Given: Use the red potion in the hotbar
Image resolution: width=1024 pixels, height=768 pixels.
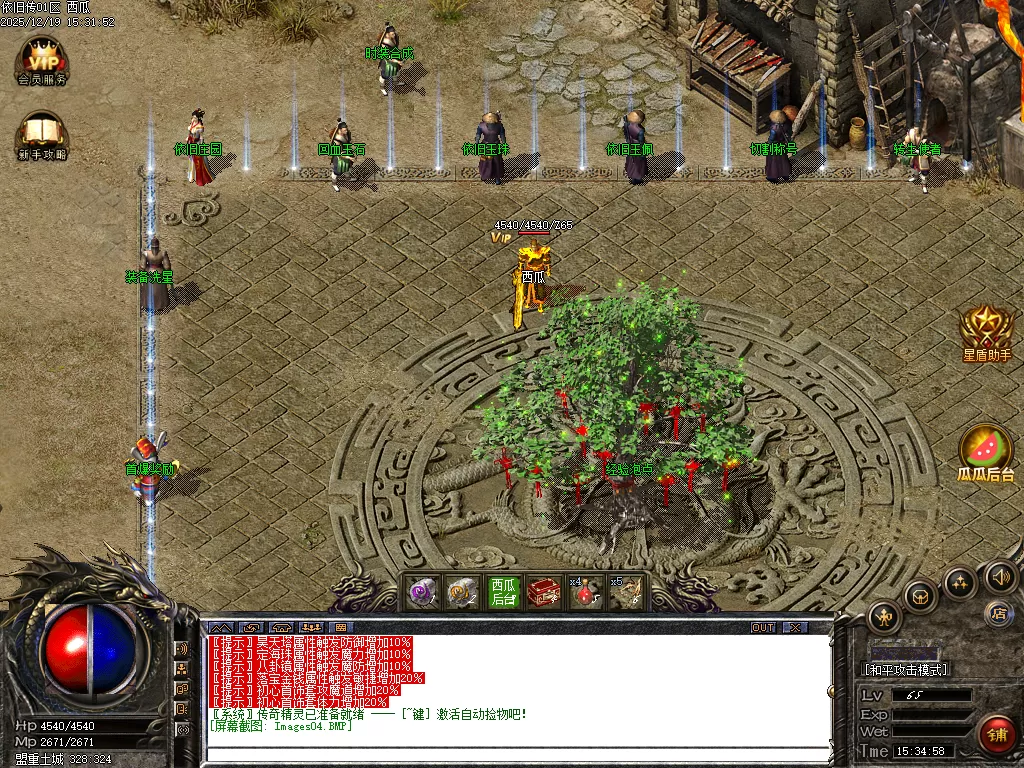Looking at the screenshot, I should click(585, 594).
